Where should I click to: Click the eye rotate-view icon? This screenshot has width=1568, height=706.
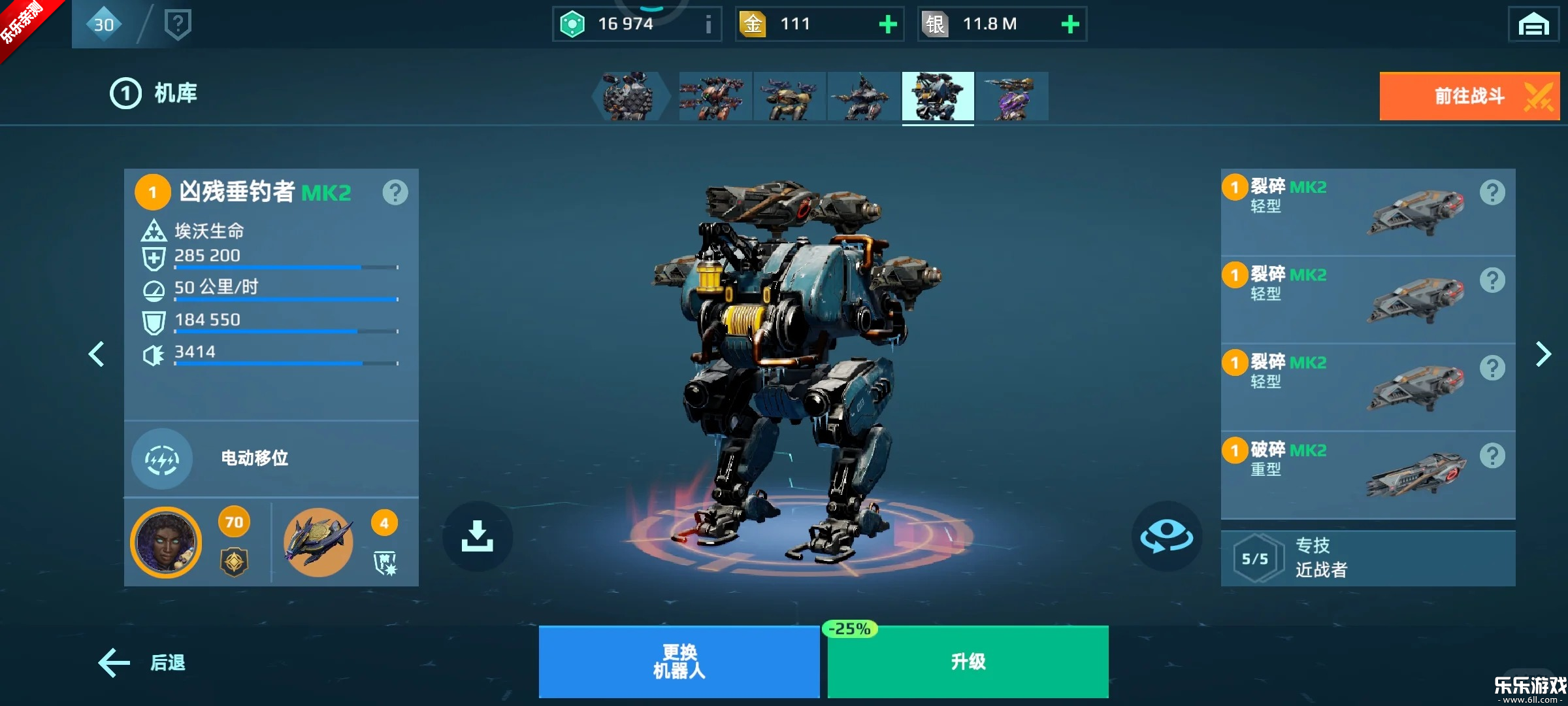pyautogui.click(x=1167, y=535)
